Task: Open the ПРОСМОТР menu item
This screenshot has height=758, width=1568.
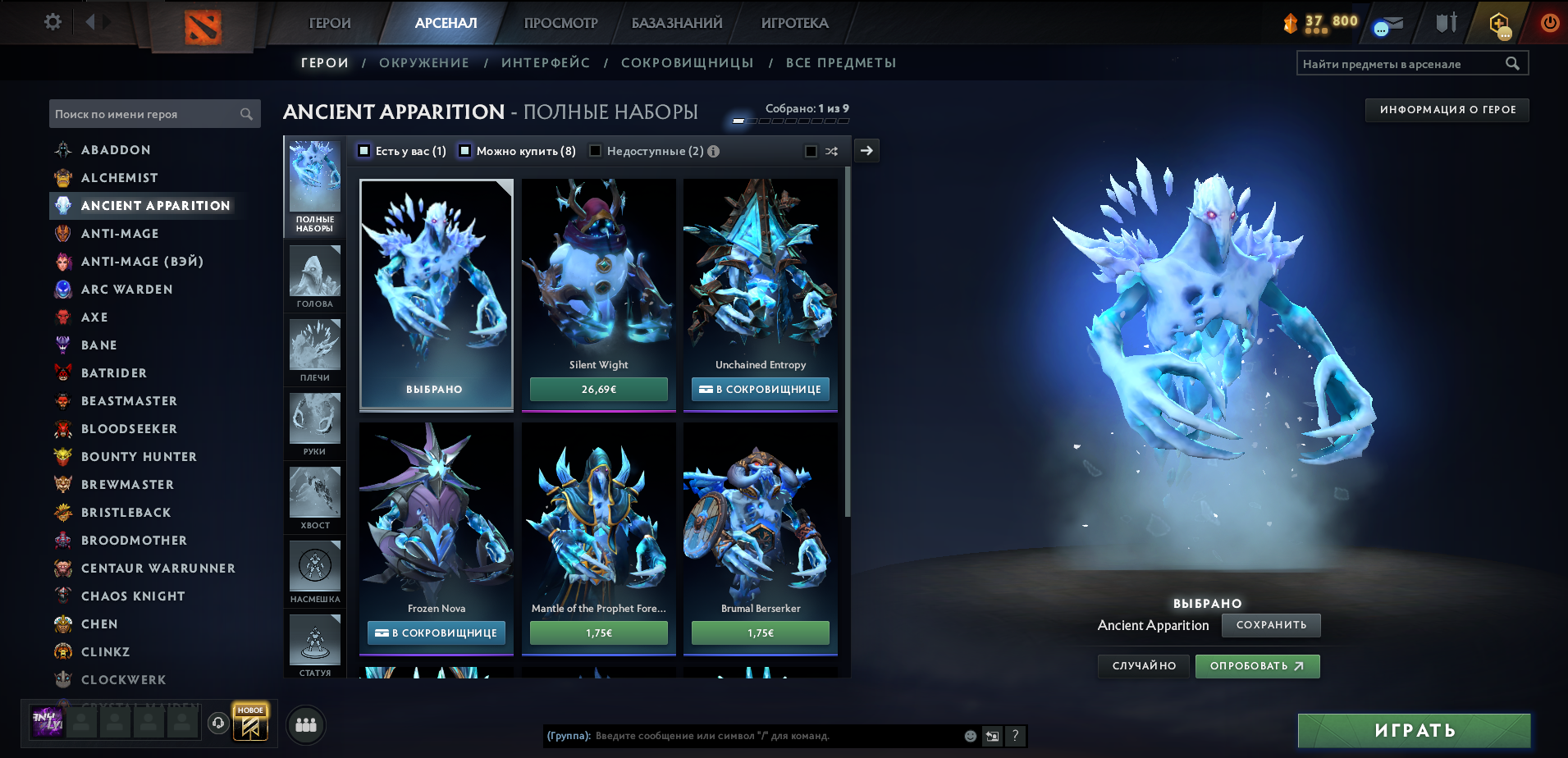Action: pyautogui.click(x=560, y=22)
